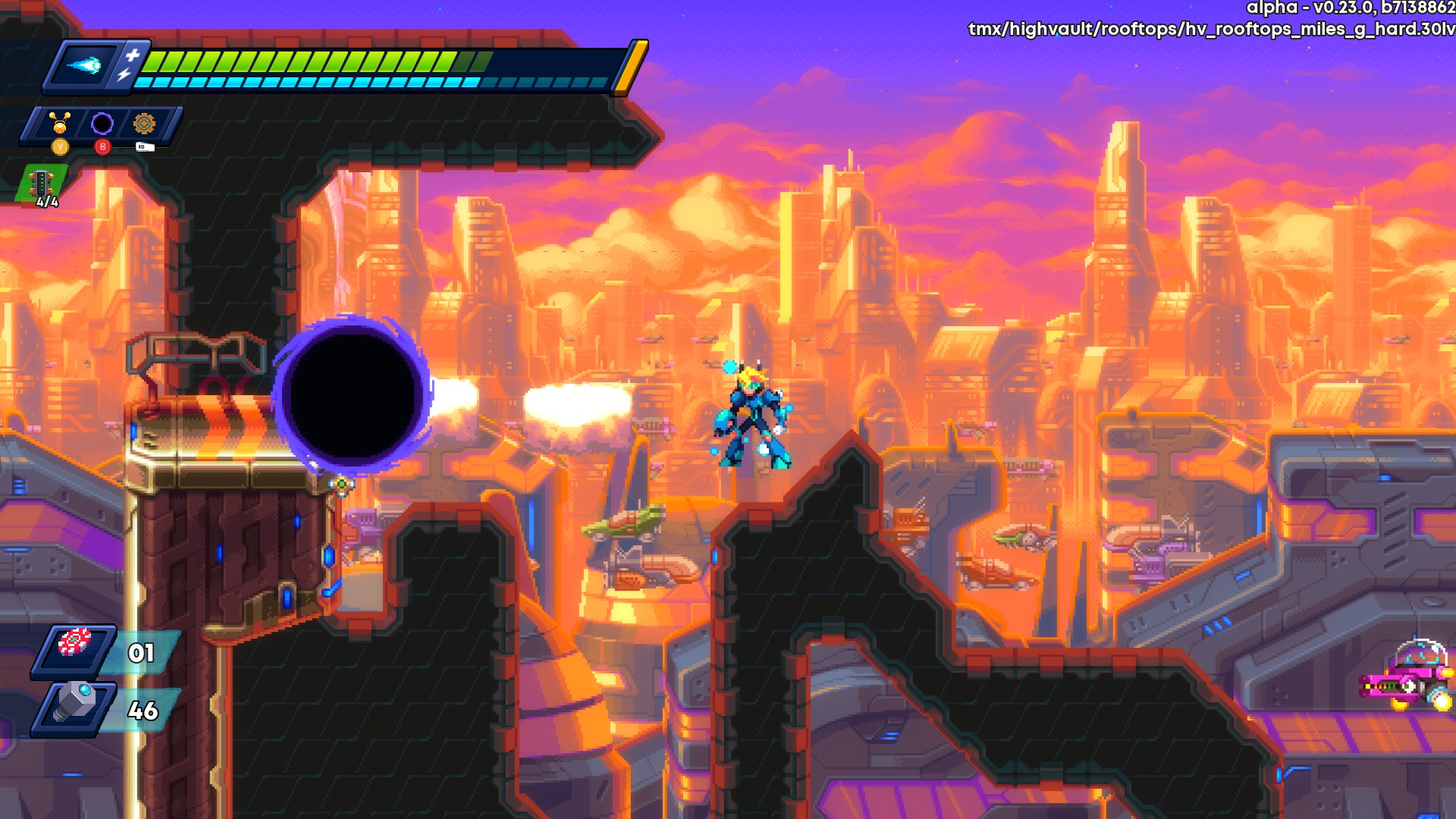Activate the black hole ability icon
Viewport: 1456px width, 819px height.
pyautogui.click(x=102, y=123)
